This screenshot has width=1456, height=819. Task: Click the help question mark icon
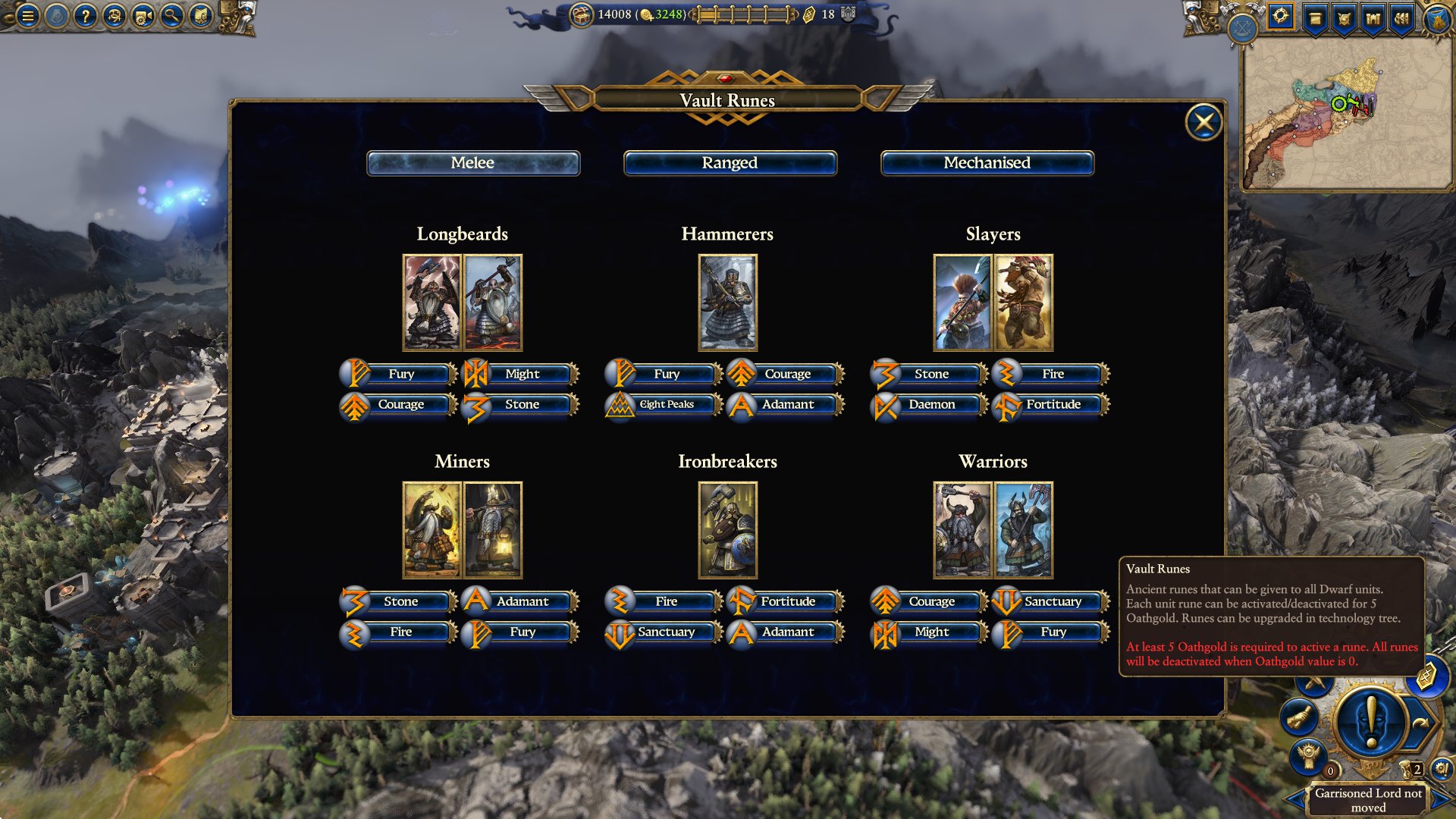click(87, 17)
